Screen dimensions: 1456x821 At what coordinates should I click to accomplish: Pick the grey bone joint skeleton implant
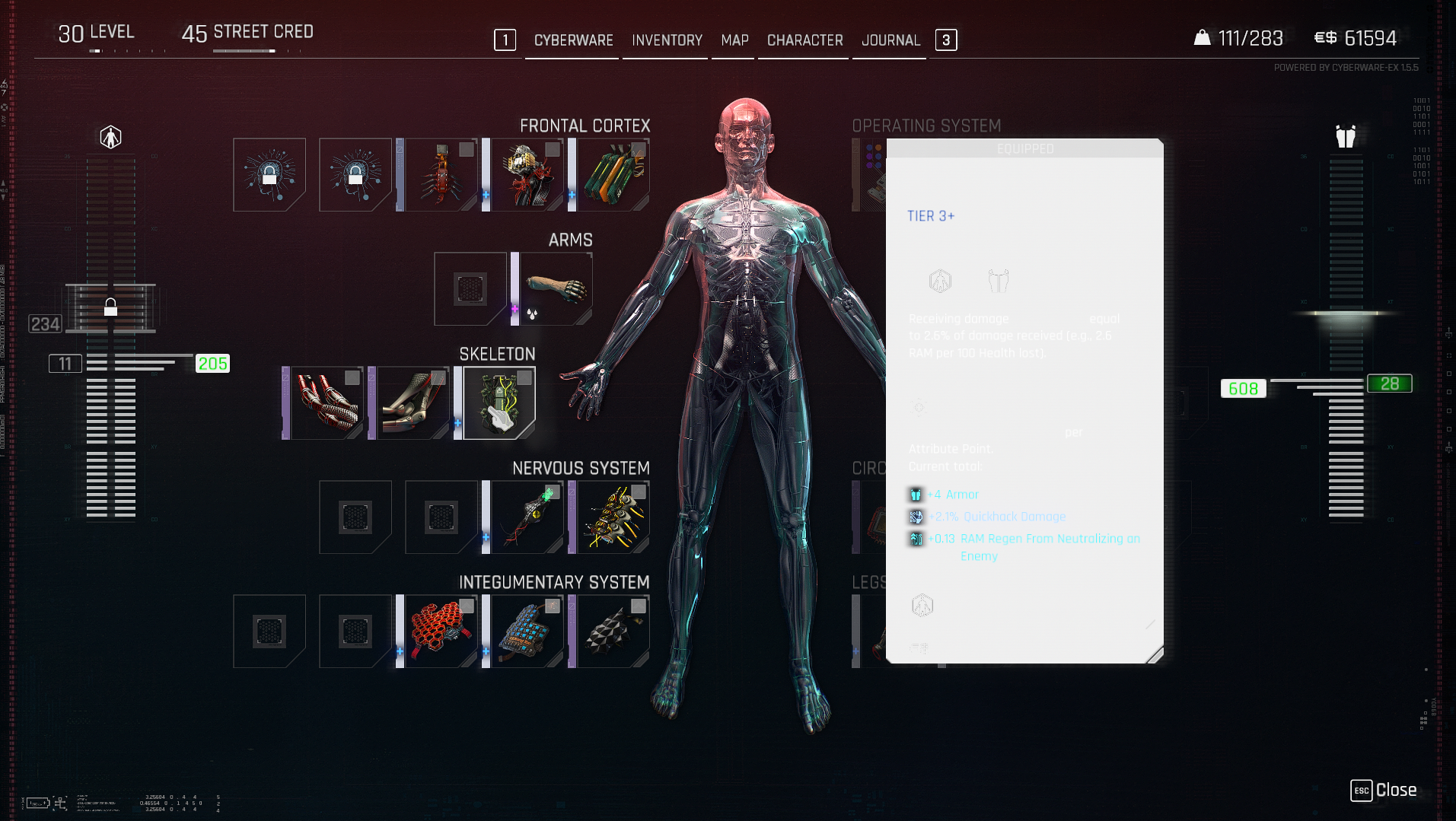click(x=413, y=403)
